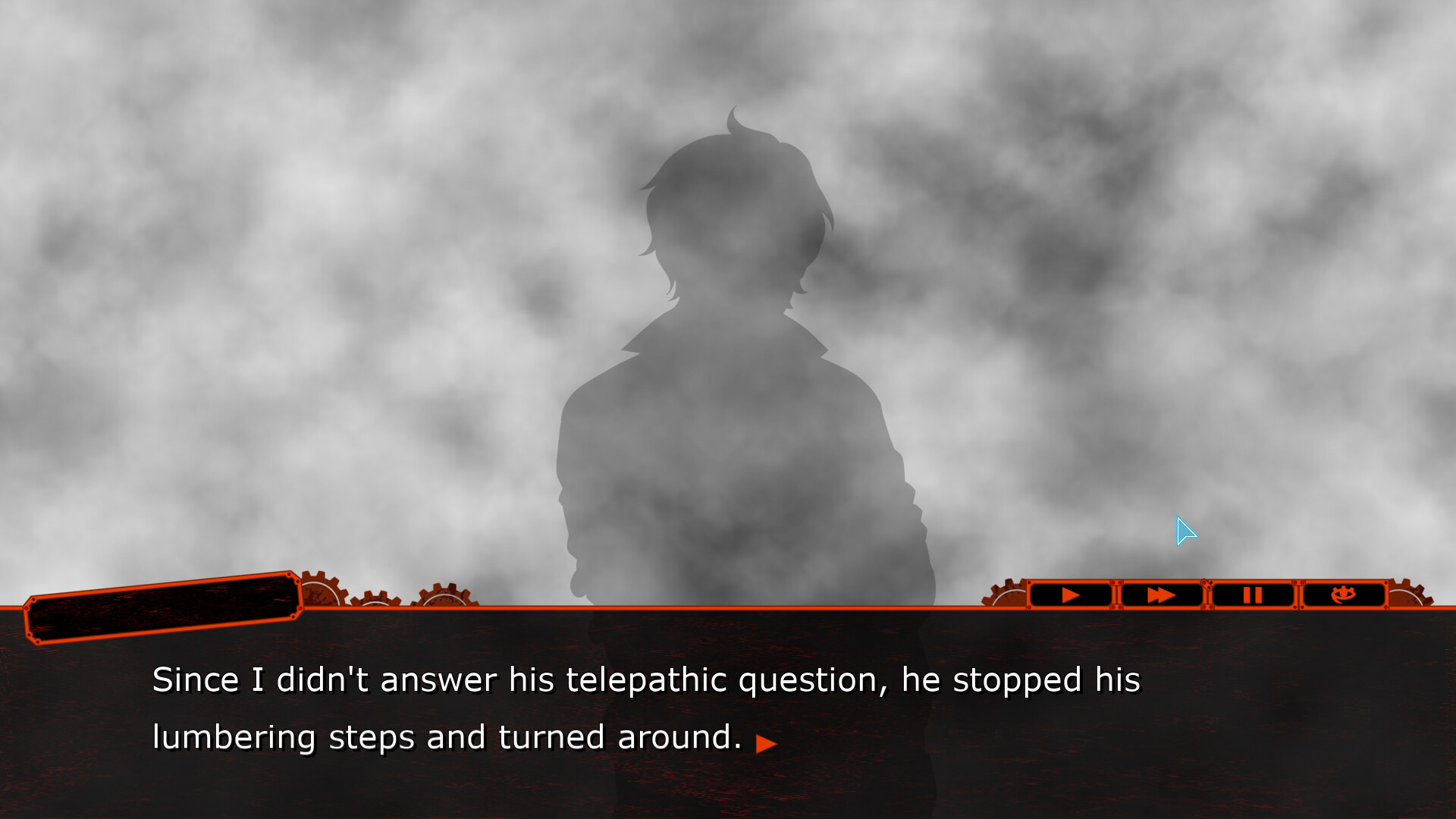Click the slanted name banner panel
The height and width of the screenshot is (819, 1456).
pyautogui.click(x=162, y=607)
